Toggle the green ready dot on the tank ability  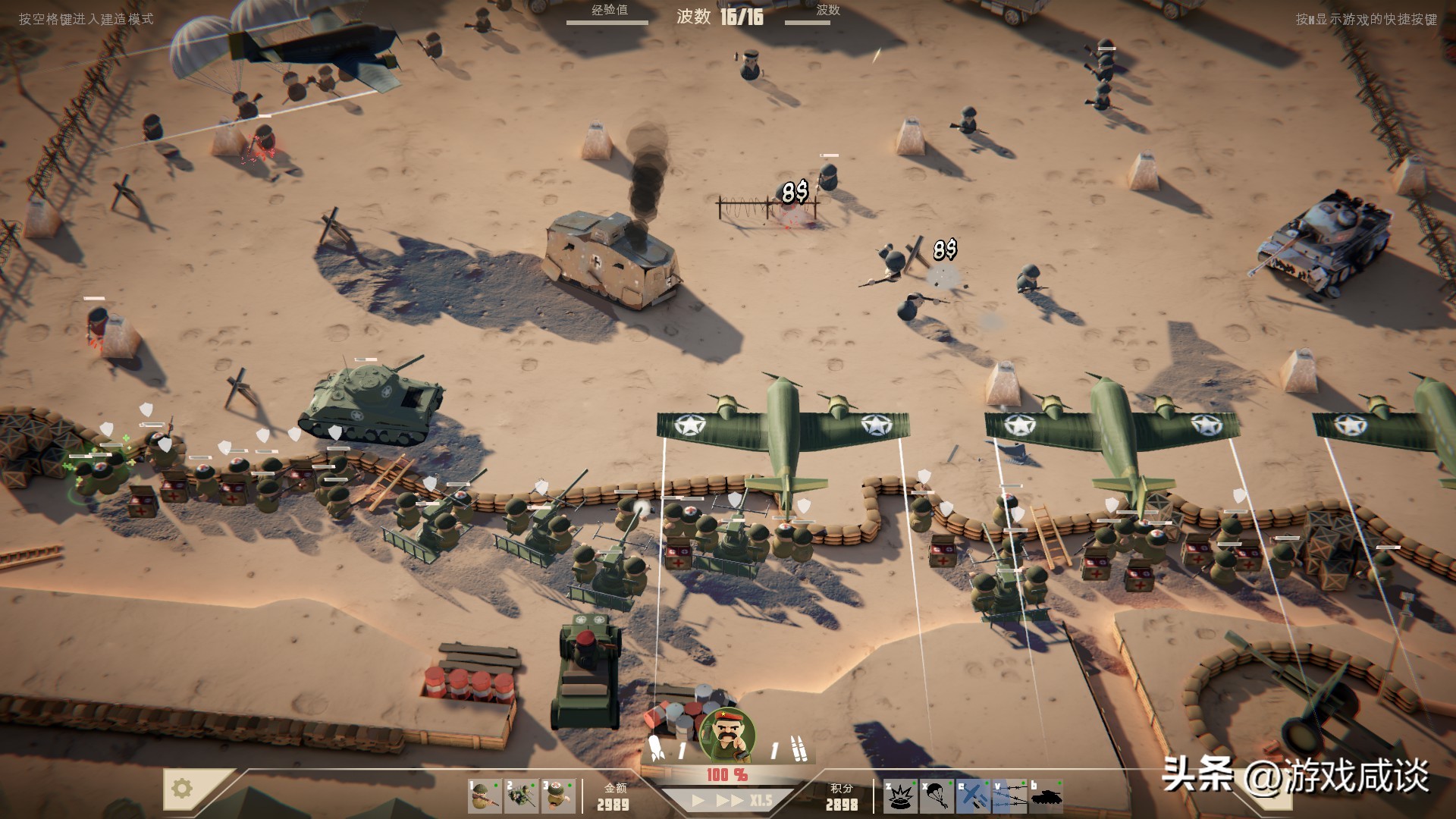(1059, 783)
